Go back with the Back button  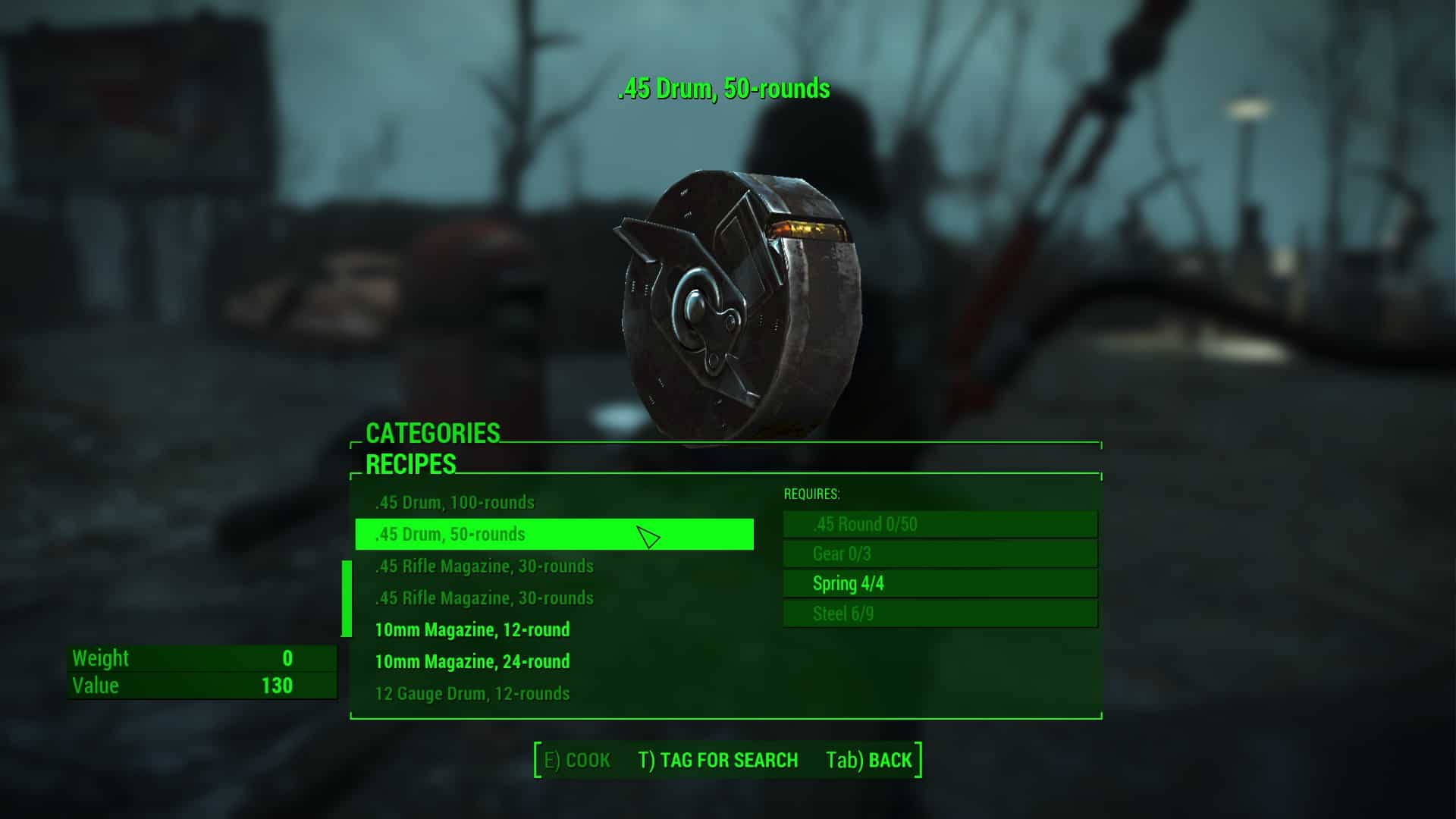pyautogui.click(x=869, y=761)
